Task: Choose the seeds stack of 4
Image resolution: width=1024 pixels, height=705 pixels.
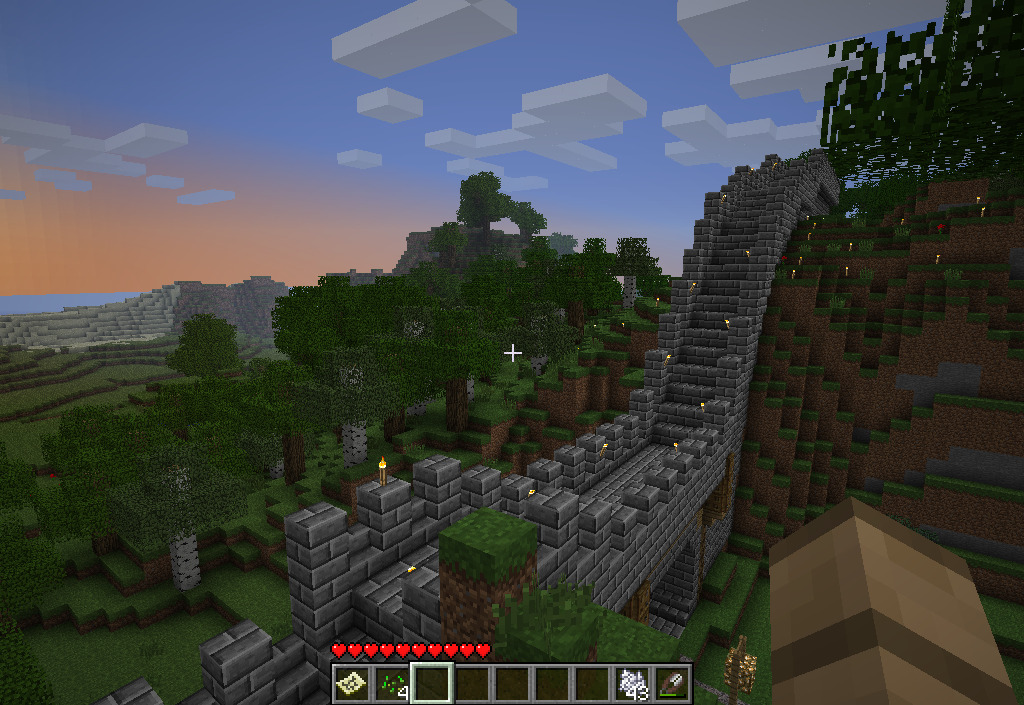Action: (x=391, y=683)
